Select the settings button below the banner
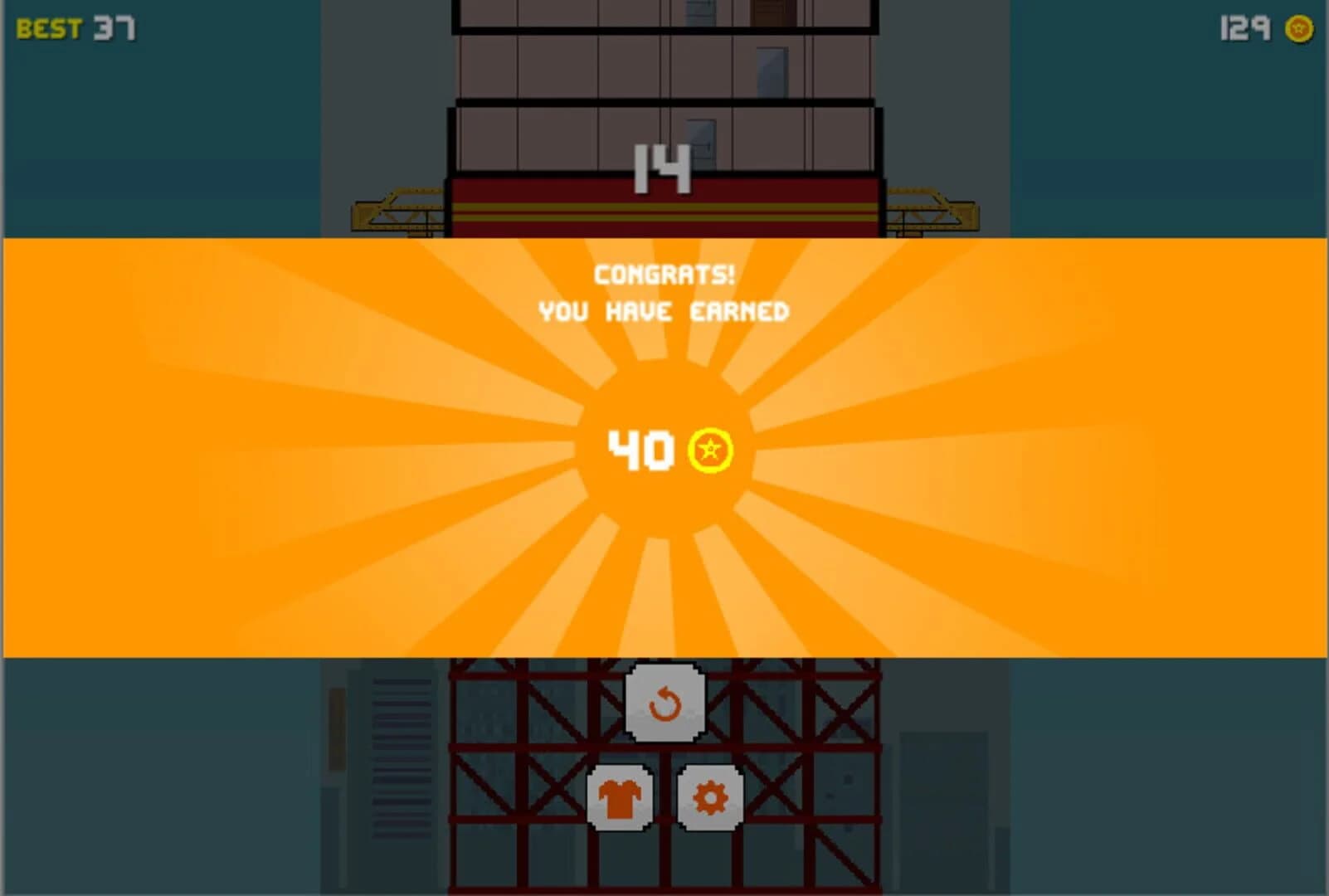The width and height of the screenshot is (1329, 896). click(709, 798)
